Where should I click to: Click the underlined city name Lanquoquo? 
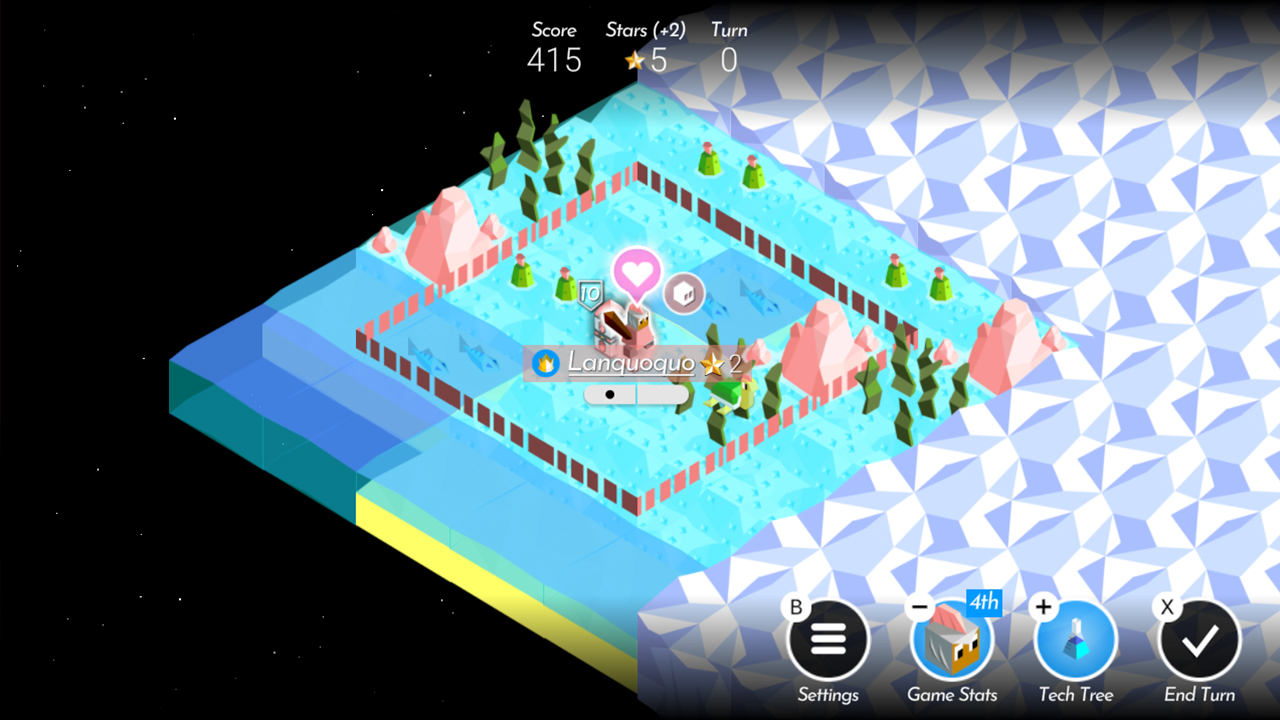(x=632, y=365)
